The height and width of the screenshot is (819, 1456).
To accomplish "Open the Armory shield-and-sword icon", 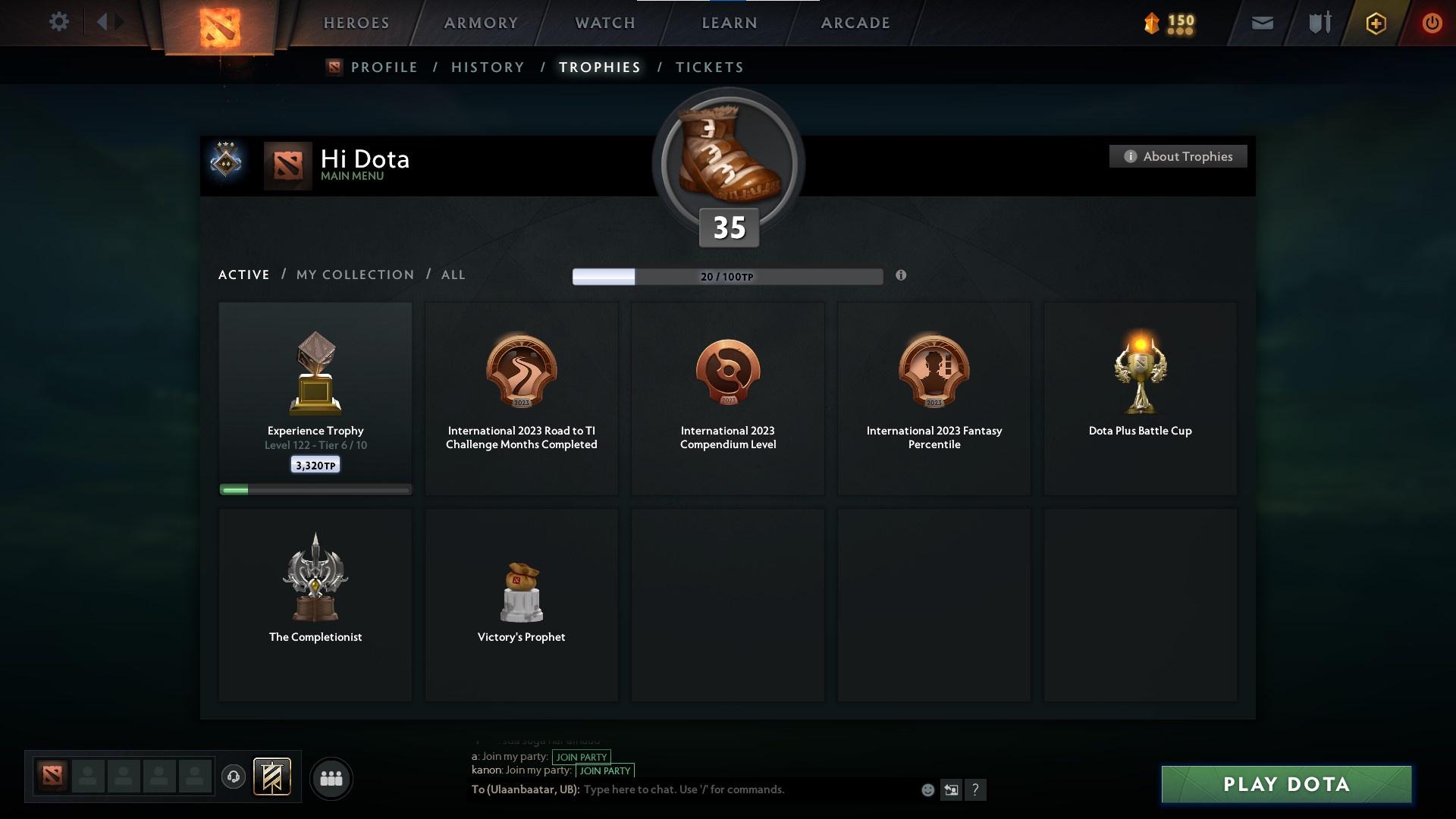I will tap(1318, 23).
